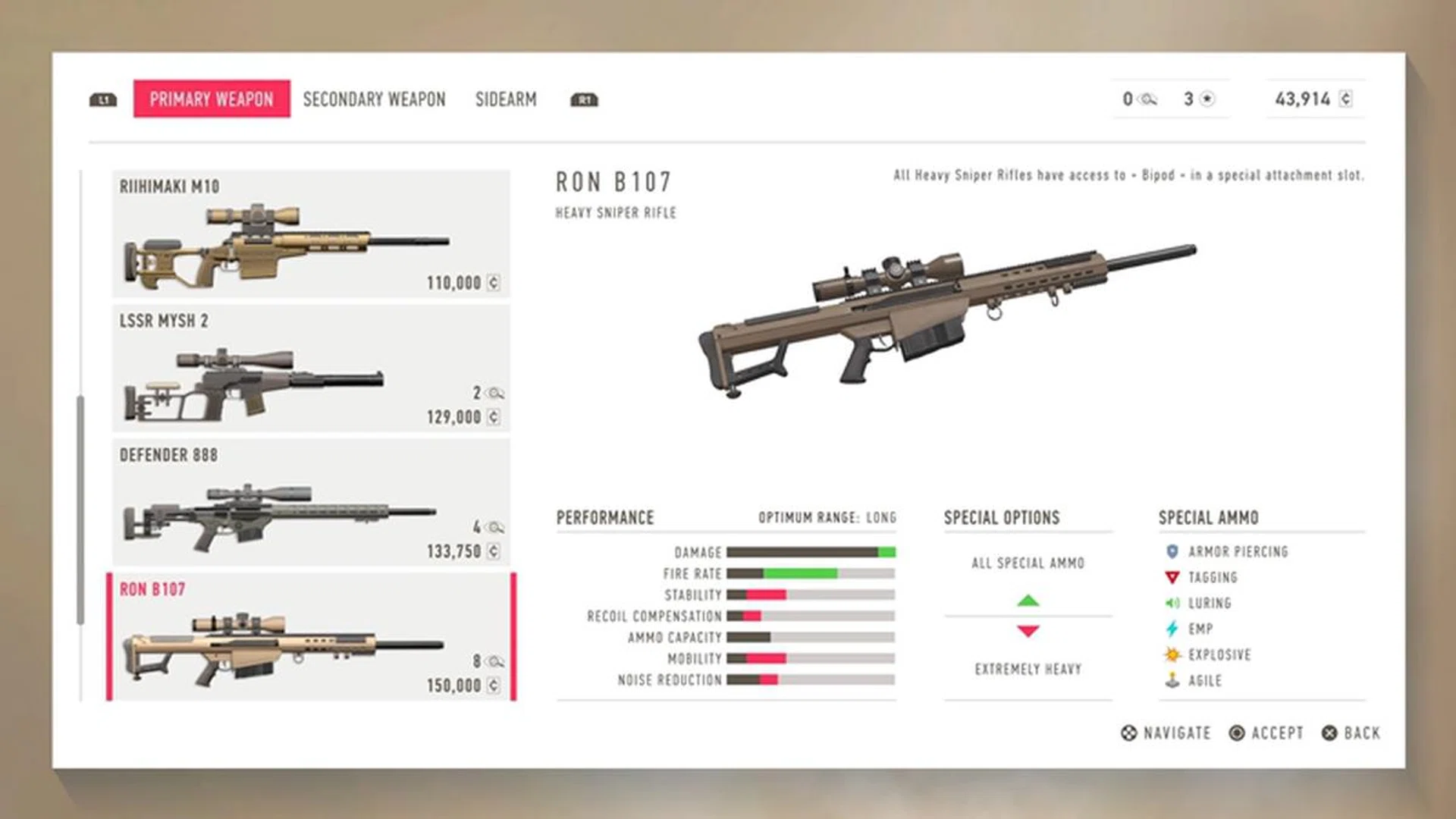Viewport: 1456px width, 819px height.
Task: Click the EMP ammo entry
Action: point(1200,629)
